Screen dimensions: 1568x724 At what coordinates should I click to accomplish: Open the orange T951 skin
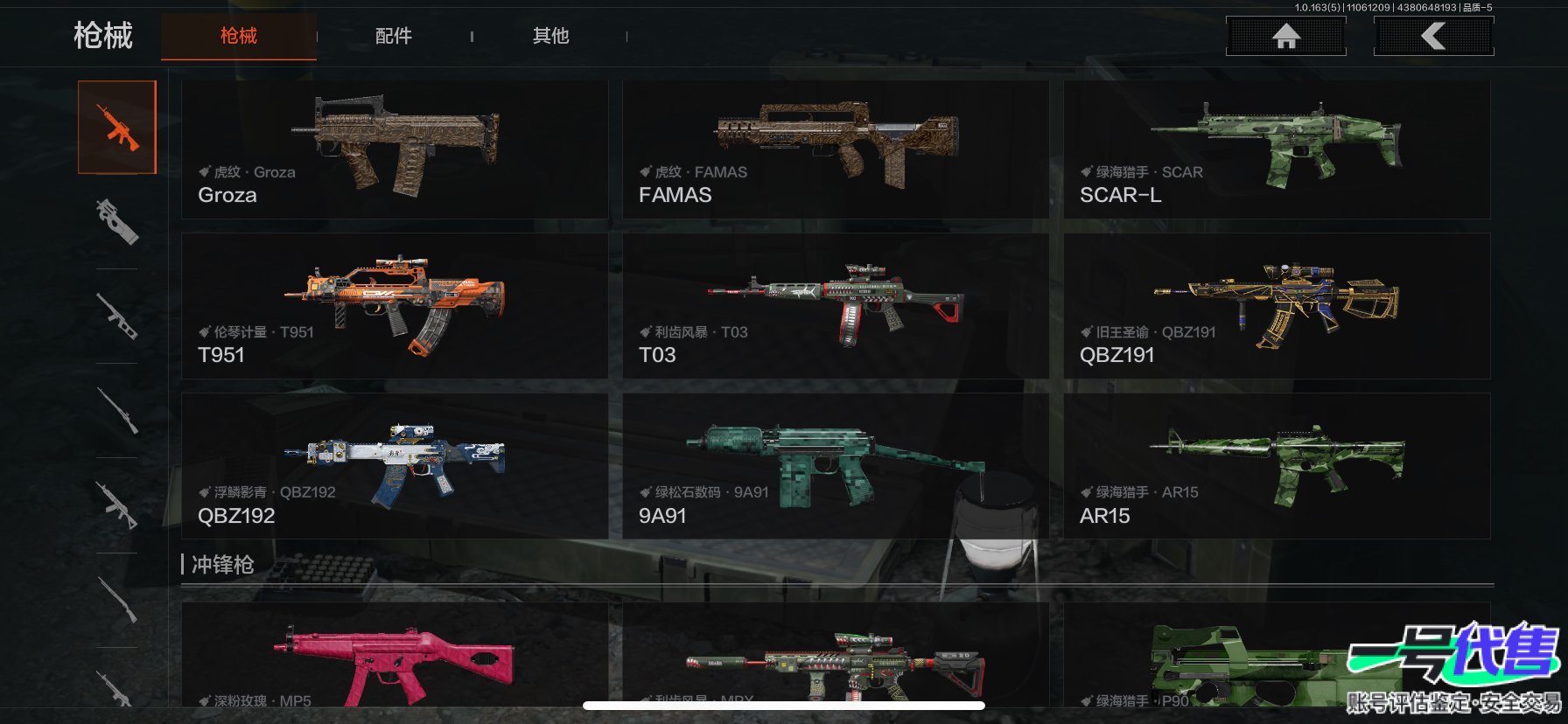[394, 306]
